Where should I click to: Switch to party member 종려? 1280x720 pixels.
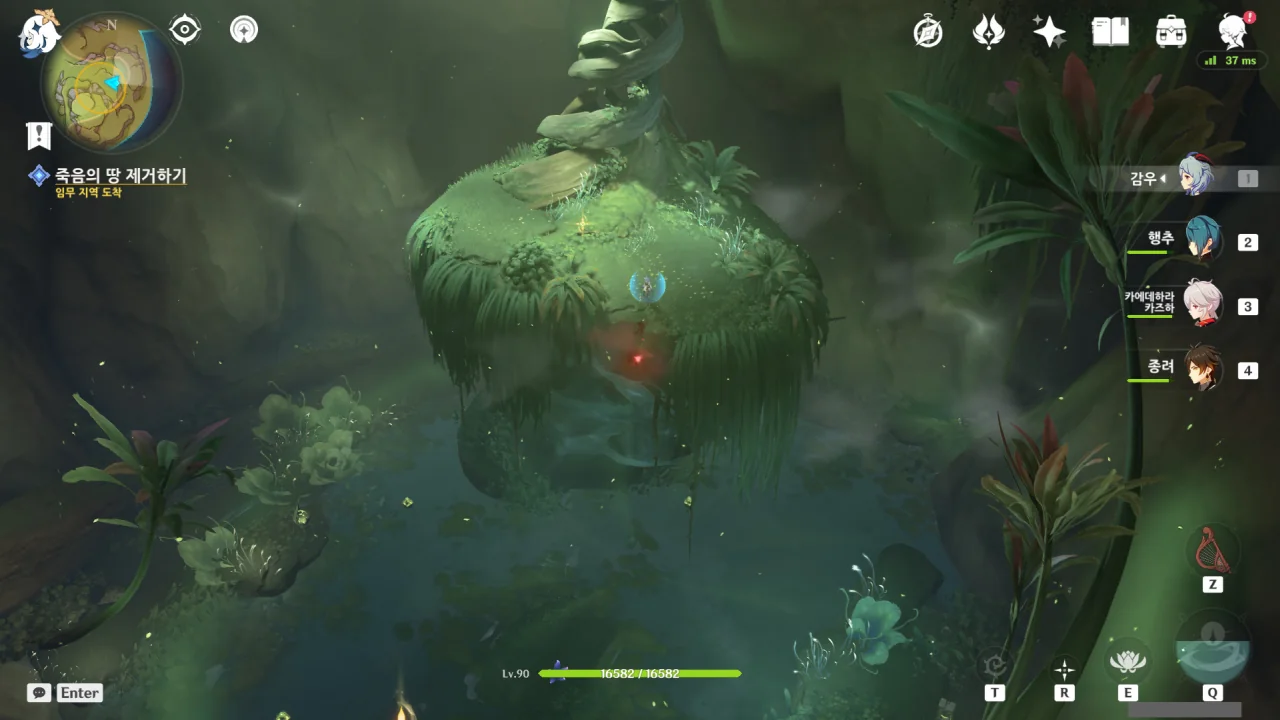click(x=1201, y=370)
